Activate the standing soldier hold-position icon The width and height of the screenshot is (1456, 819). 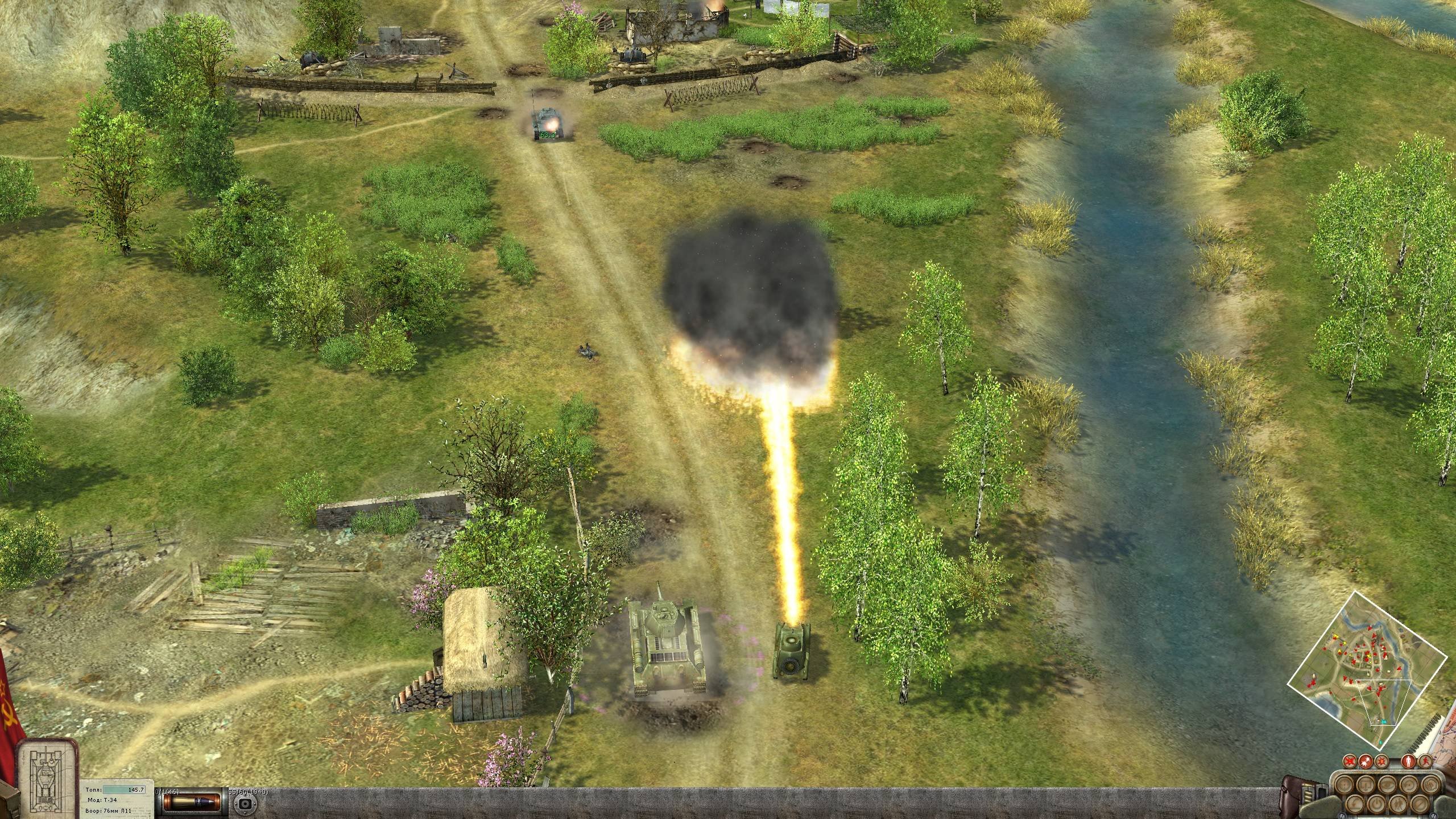pyautogui.click(x=1408, y=761)
